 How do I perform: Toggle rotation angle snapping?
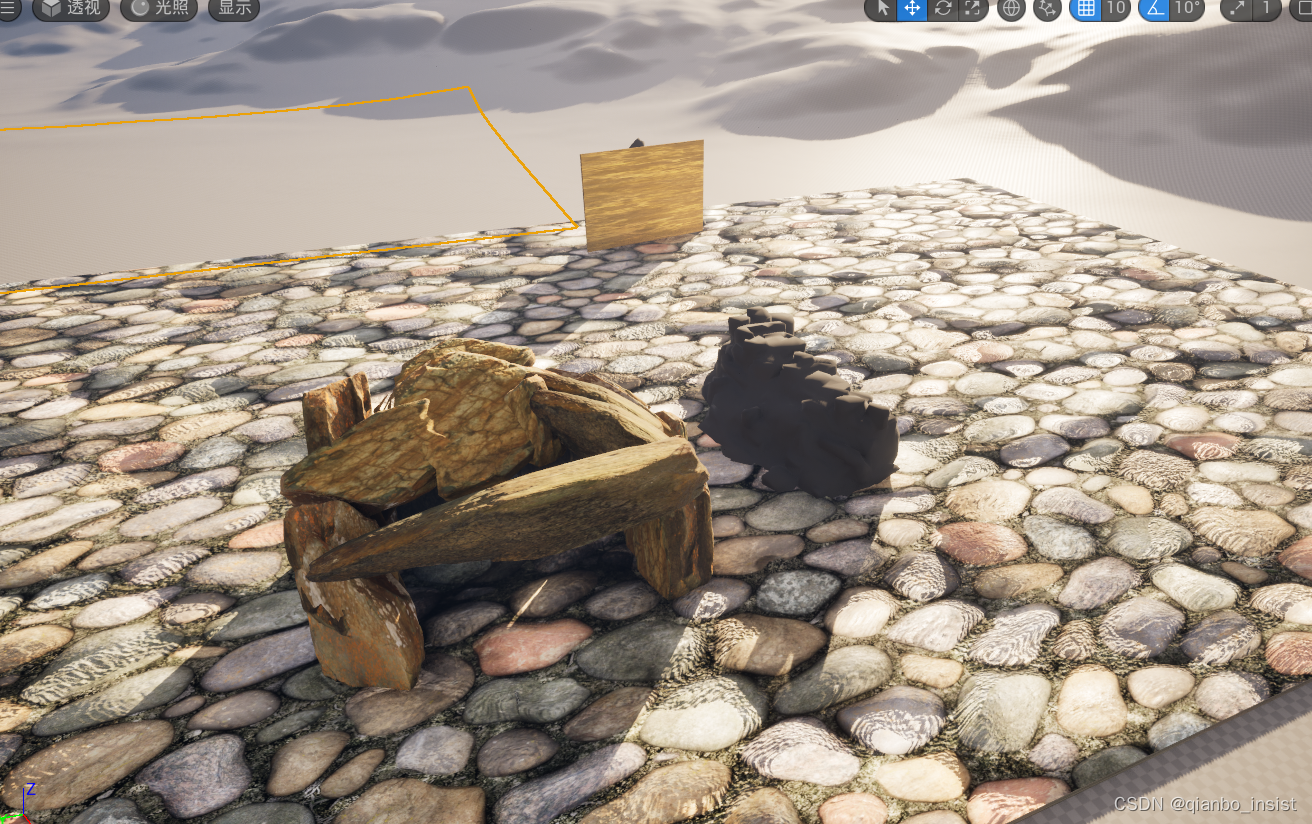1154,8
